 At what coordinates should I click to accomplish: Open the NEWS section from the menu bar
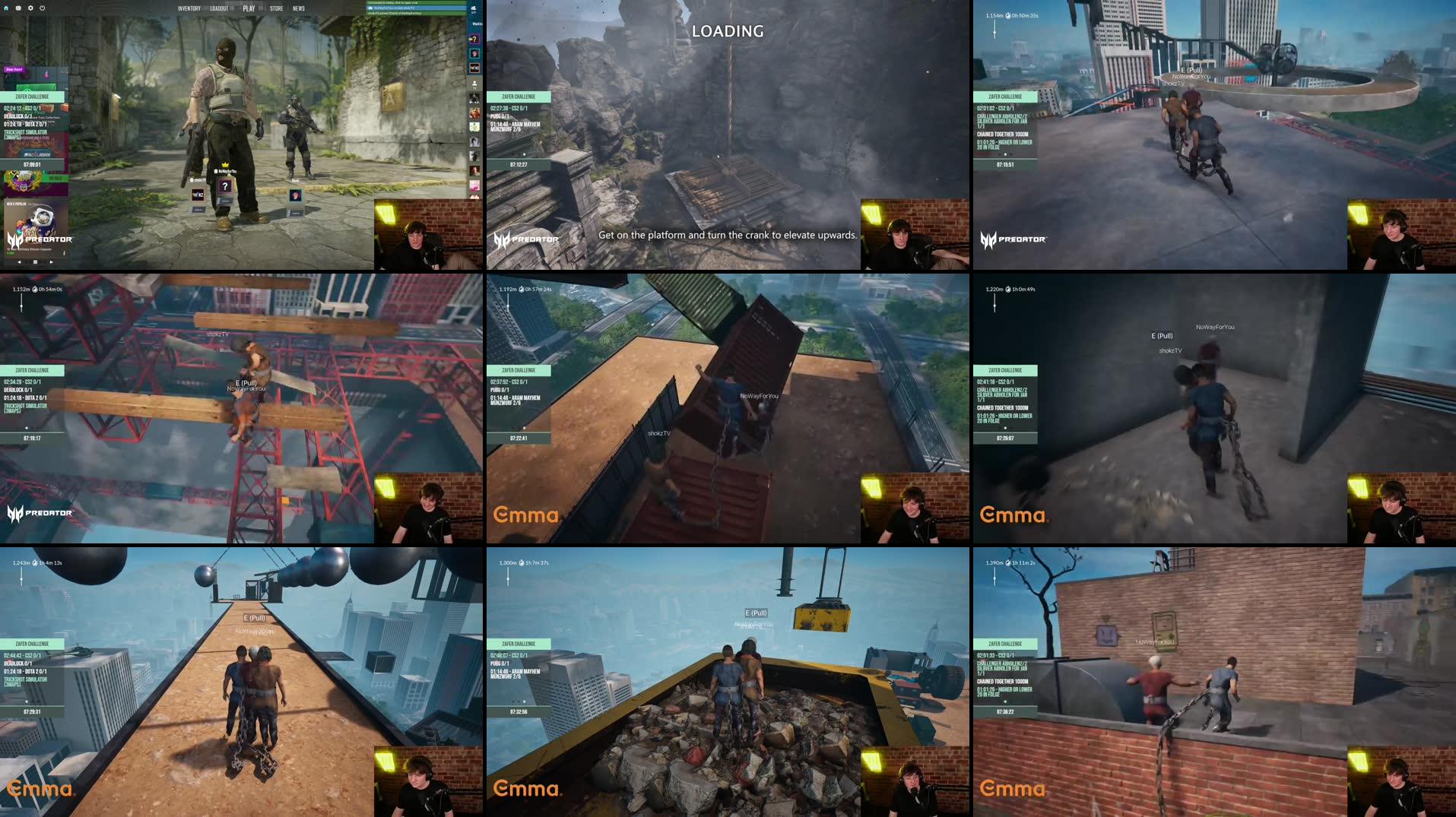[300, 8]
